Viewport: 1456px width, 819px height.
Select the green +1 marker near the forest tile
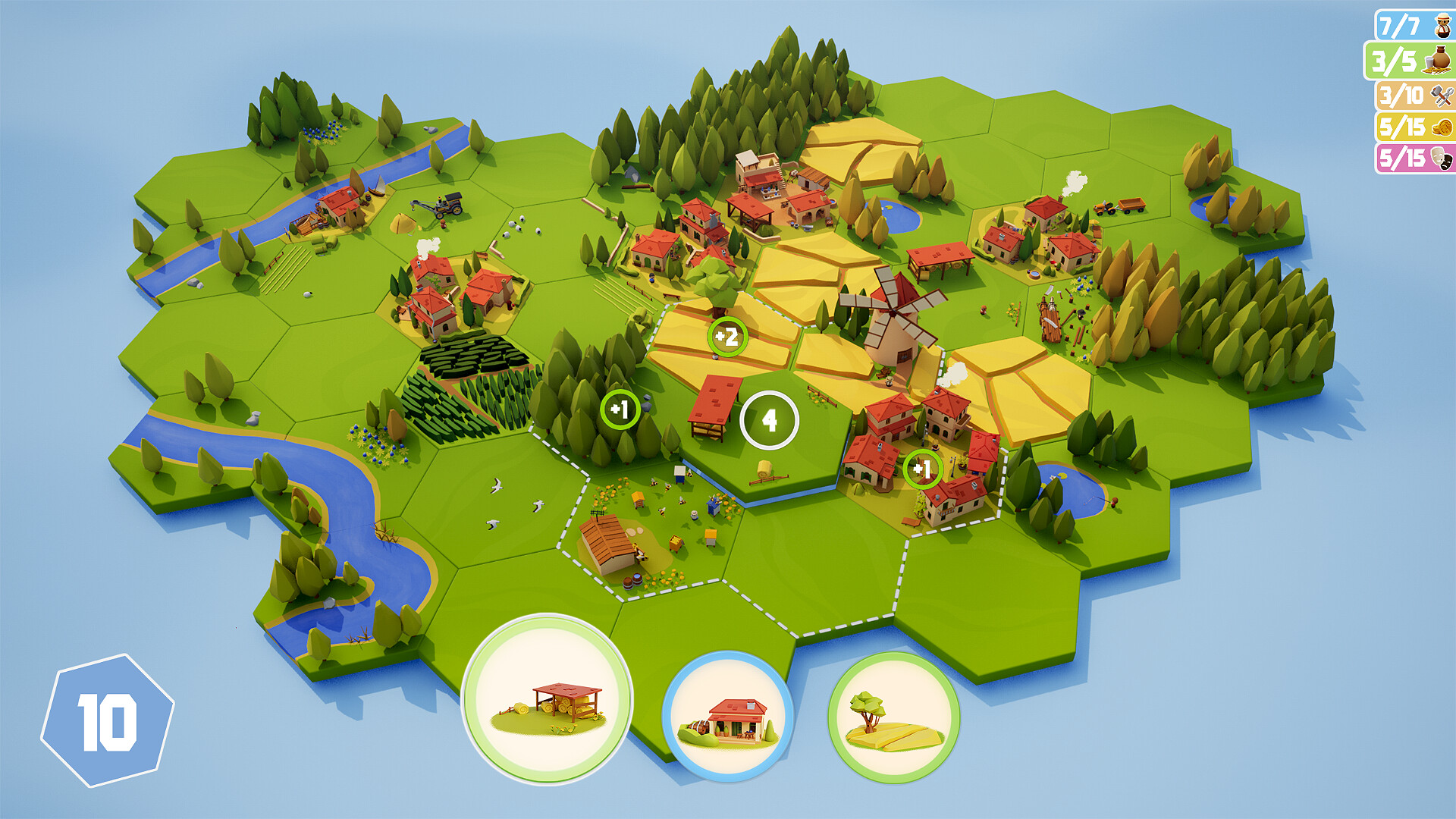click(620, 408)
